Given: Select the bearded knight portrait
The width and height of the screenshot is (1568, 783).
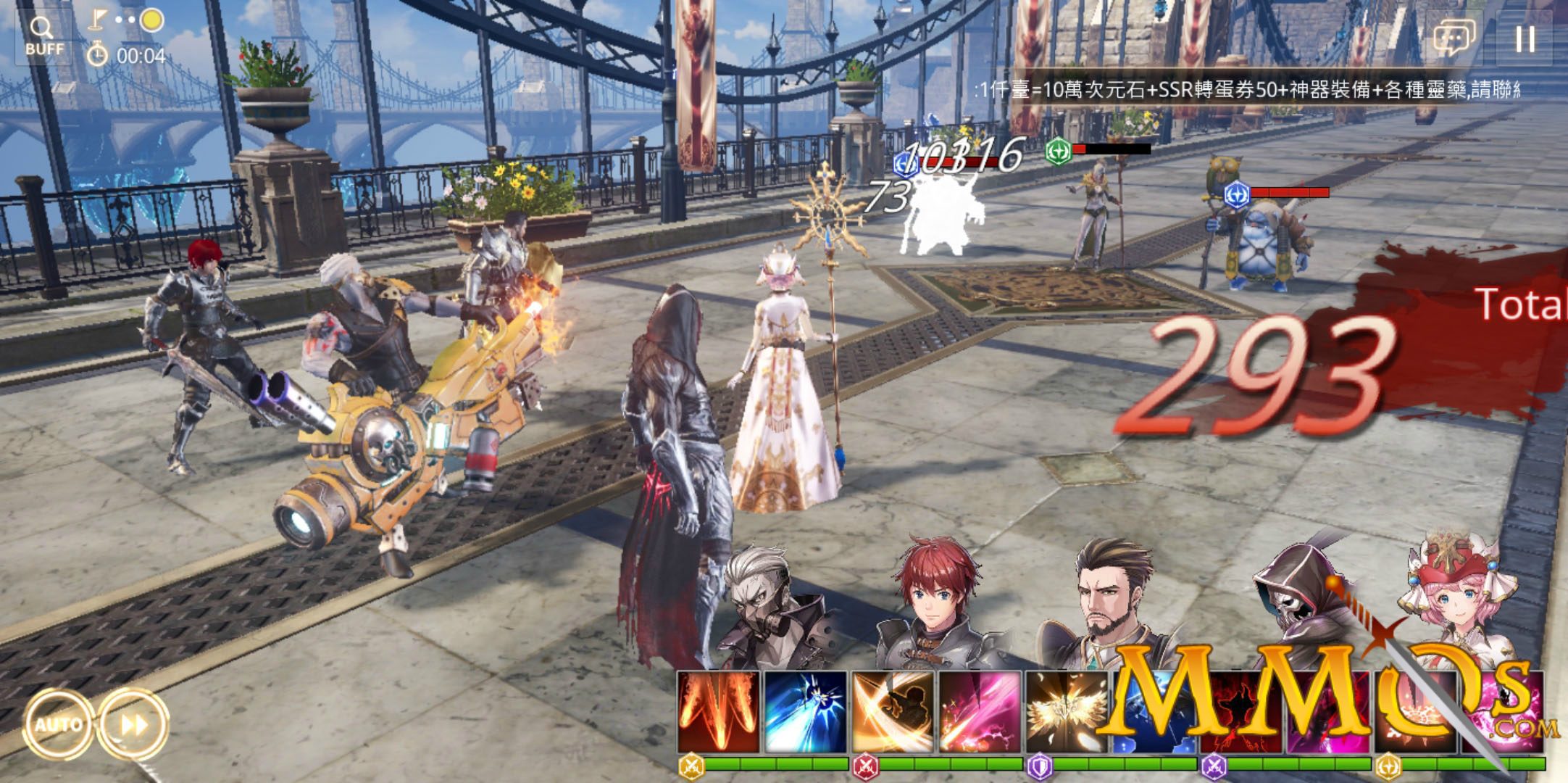Looking at the screenshot, I should pos(1109,602).
